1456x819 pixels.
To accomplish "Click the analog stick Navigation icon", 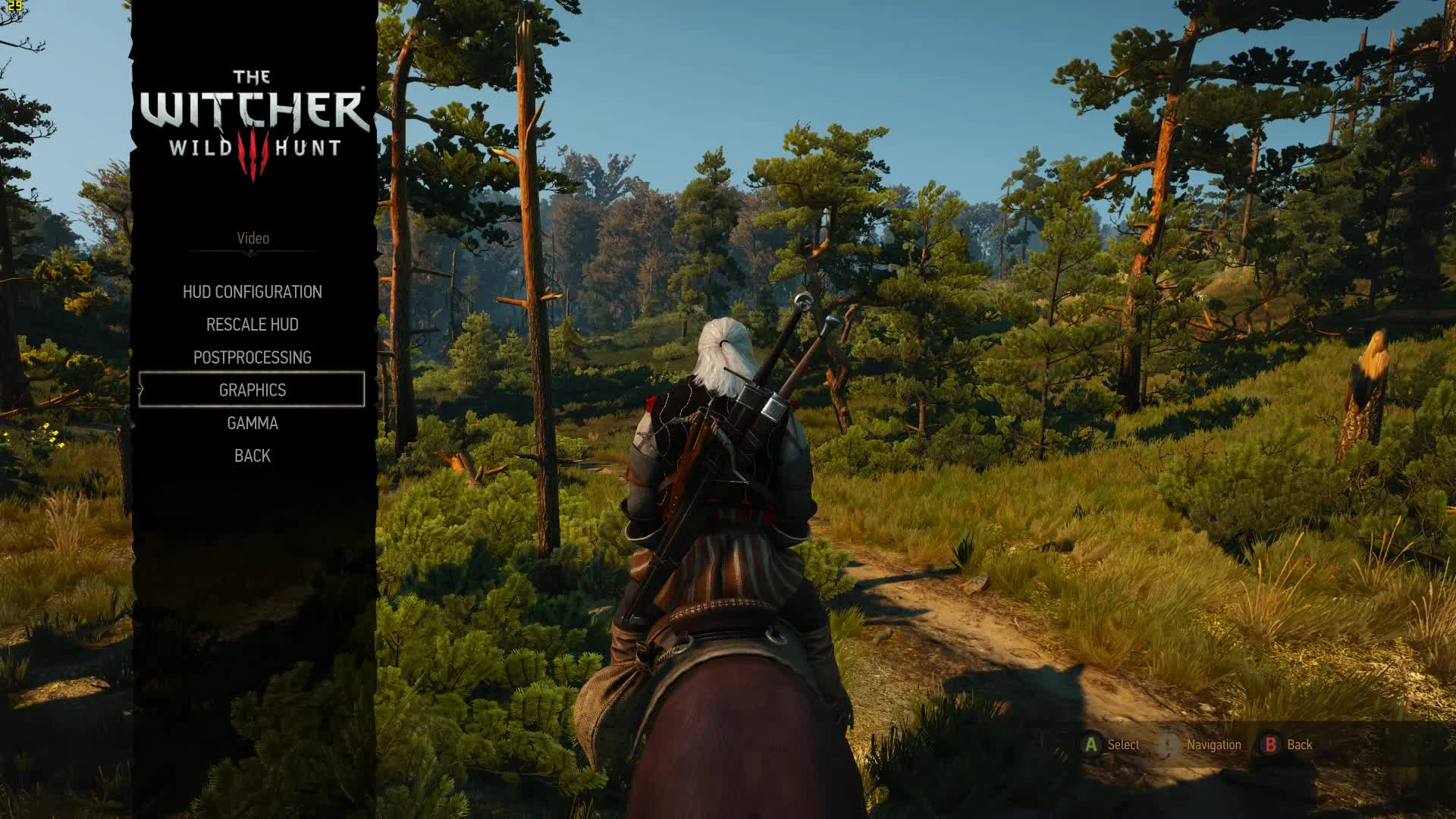I will pyautogui.click(x=1168, y=744).
